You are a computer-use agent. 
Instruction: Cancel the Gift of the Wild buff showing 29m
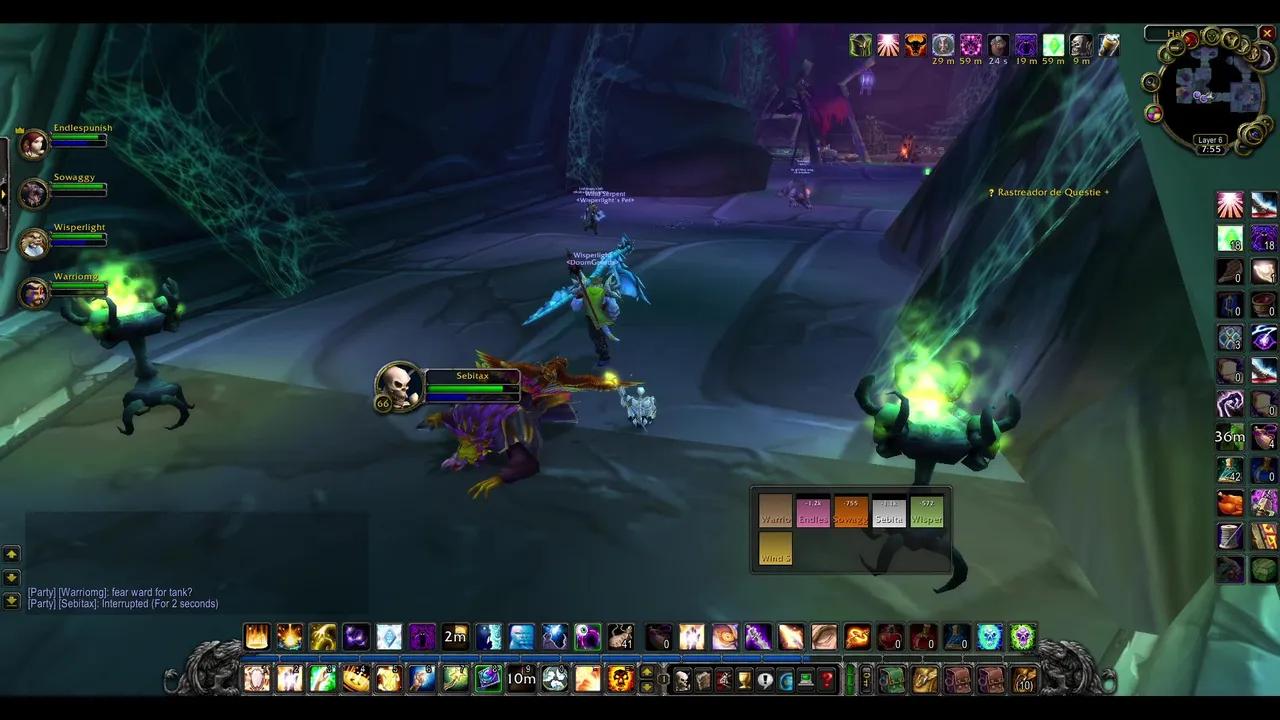point(943,45)
